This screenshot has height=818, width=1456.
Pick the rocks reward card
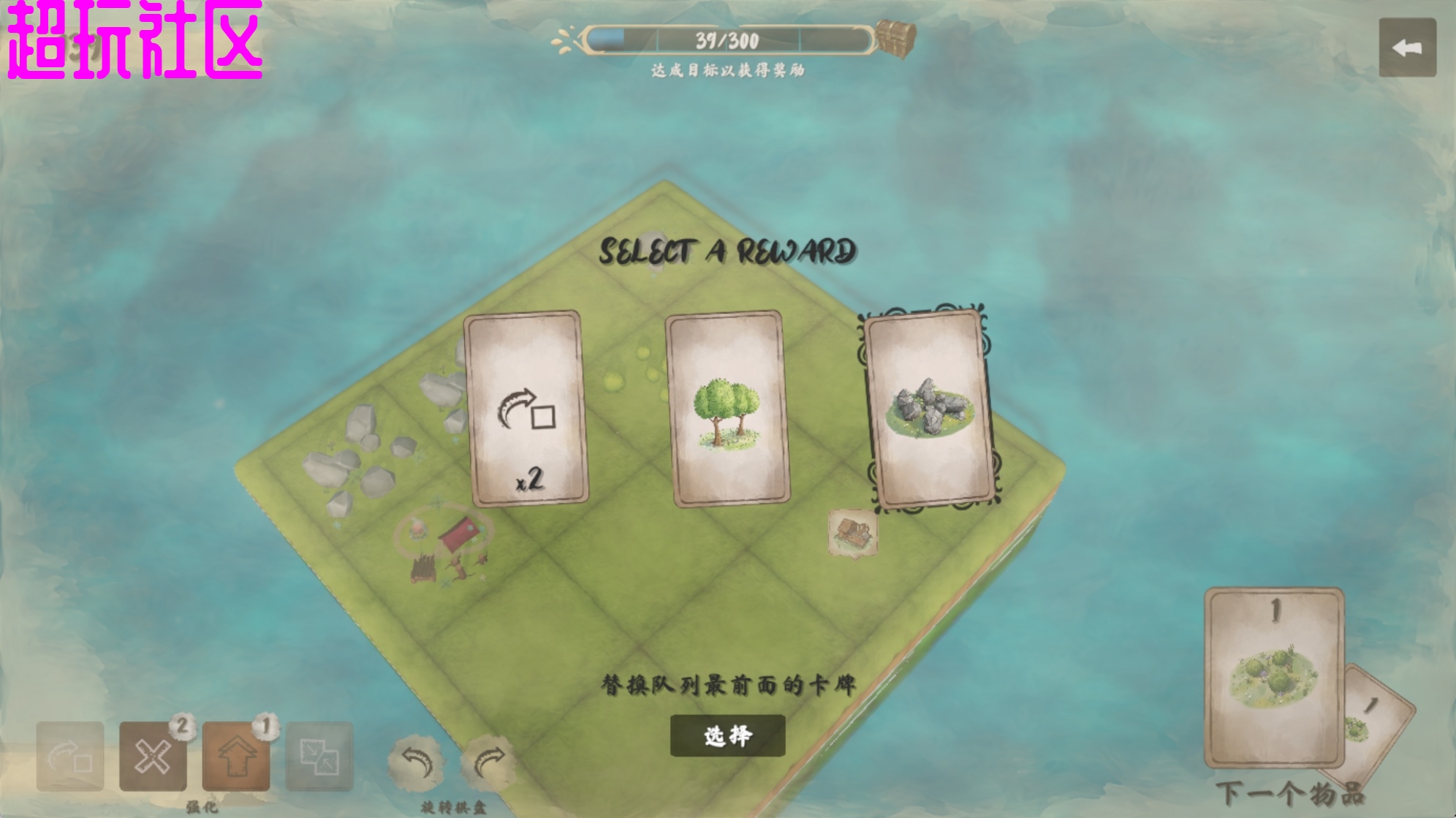coord(929,409)
